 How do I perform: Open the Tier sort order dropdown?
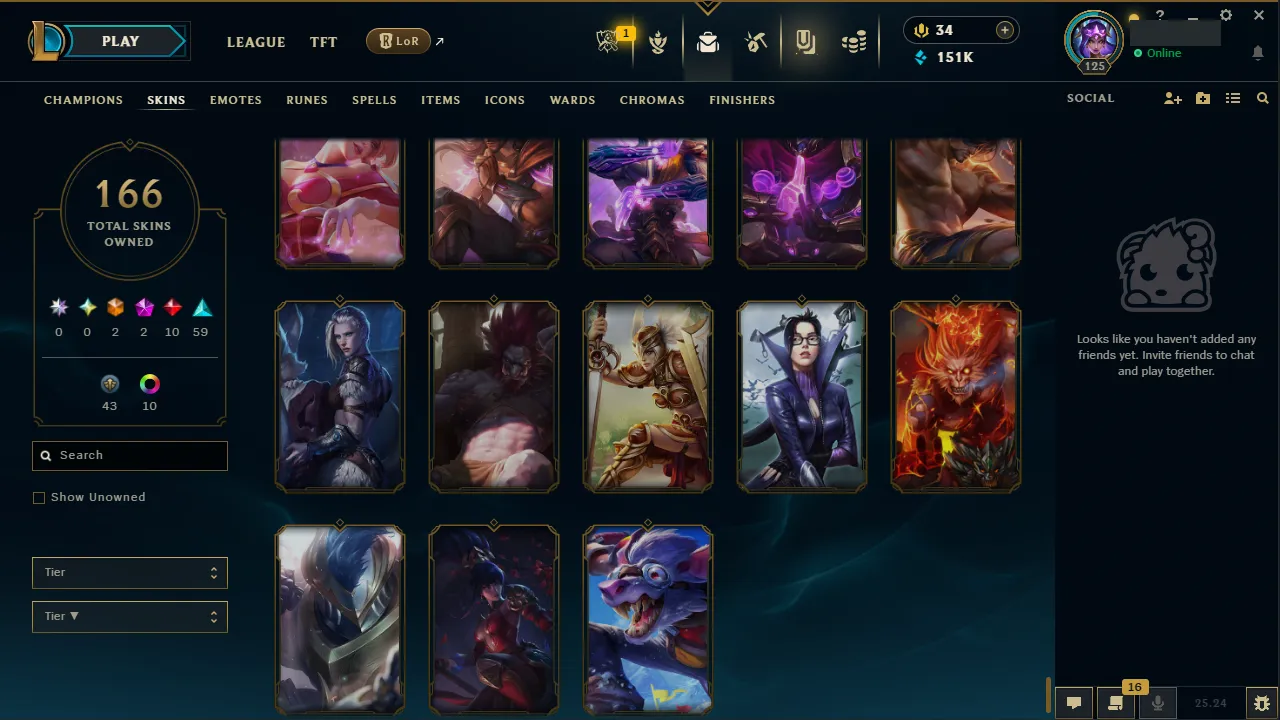(x=129, y=616)
